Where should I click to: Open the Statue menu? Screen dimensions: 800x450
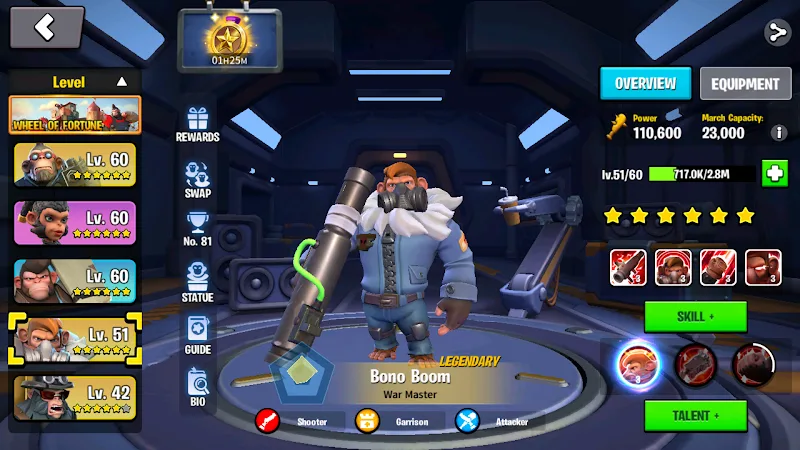(x=197, y=281)
